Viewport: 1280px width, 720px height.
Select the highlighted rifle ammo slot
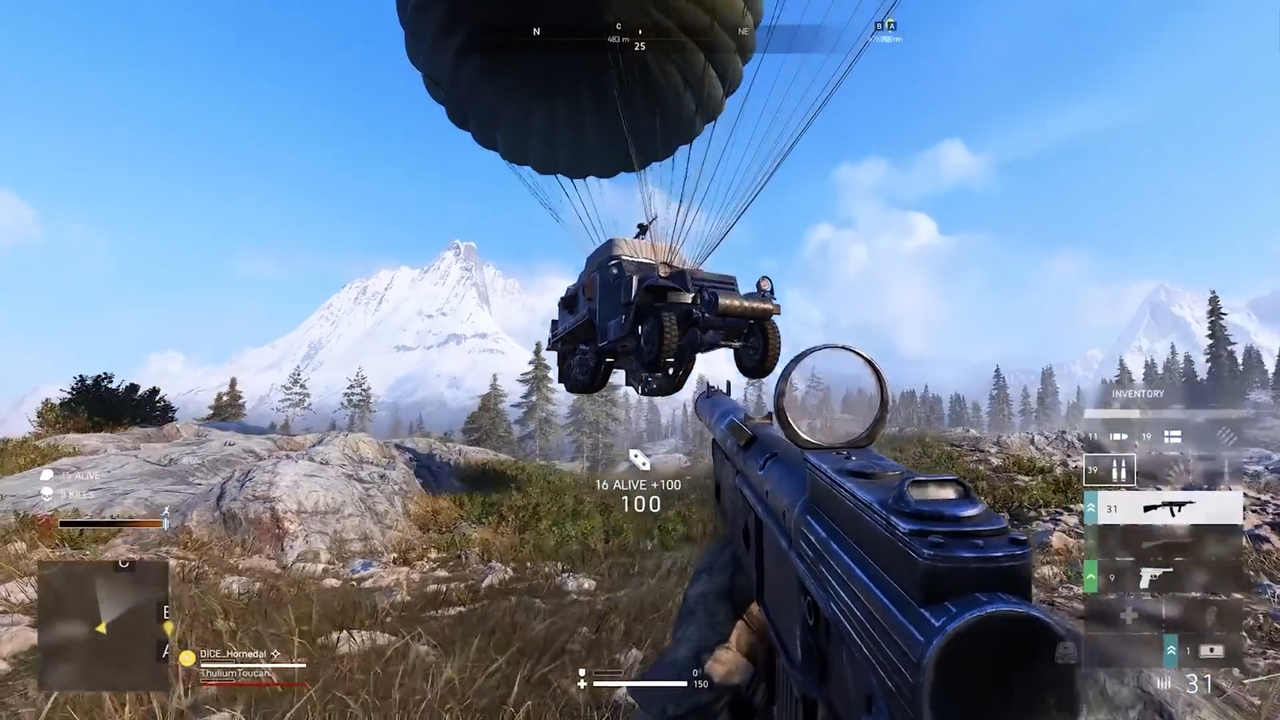1109,470
